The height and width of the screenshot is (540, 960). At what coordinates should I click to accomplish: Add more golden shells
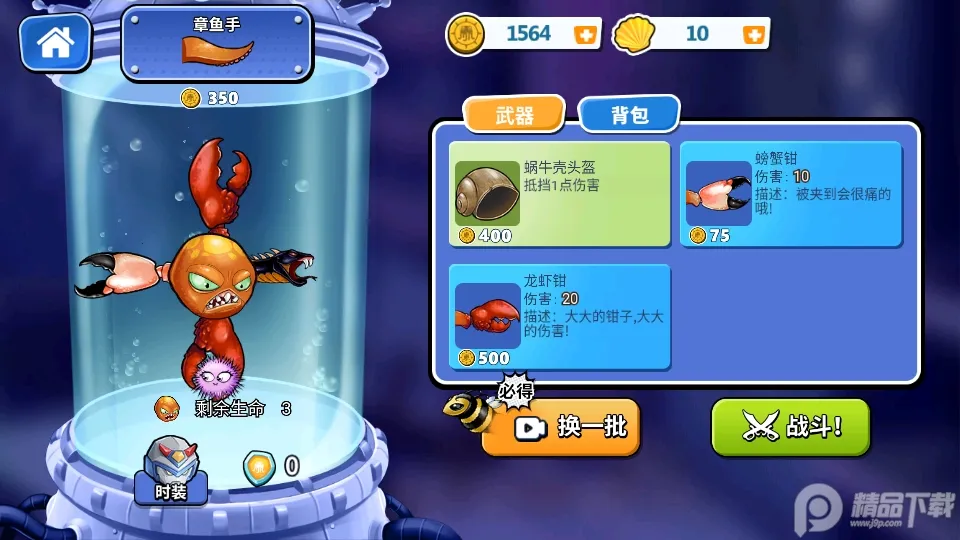pos(754,34)
